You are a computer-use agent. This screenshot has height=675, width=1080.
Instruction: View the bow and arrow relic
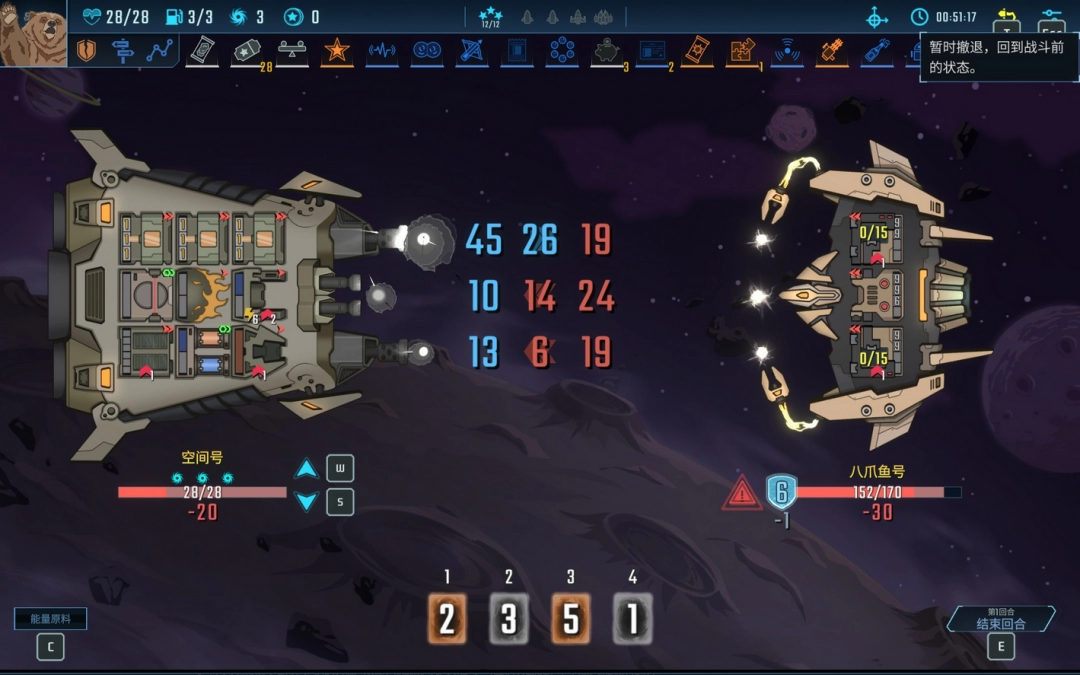tap(472, 50)
